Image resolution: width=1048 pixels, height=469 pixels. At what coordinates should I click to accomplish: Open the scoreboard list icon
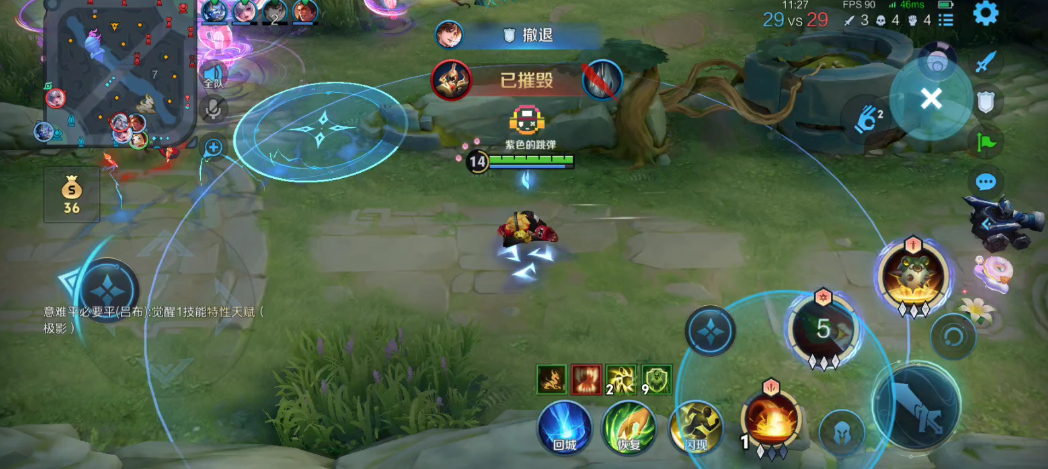pos(946,19)
